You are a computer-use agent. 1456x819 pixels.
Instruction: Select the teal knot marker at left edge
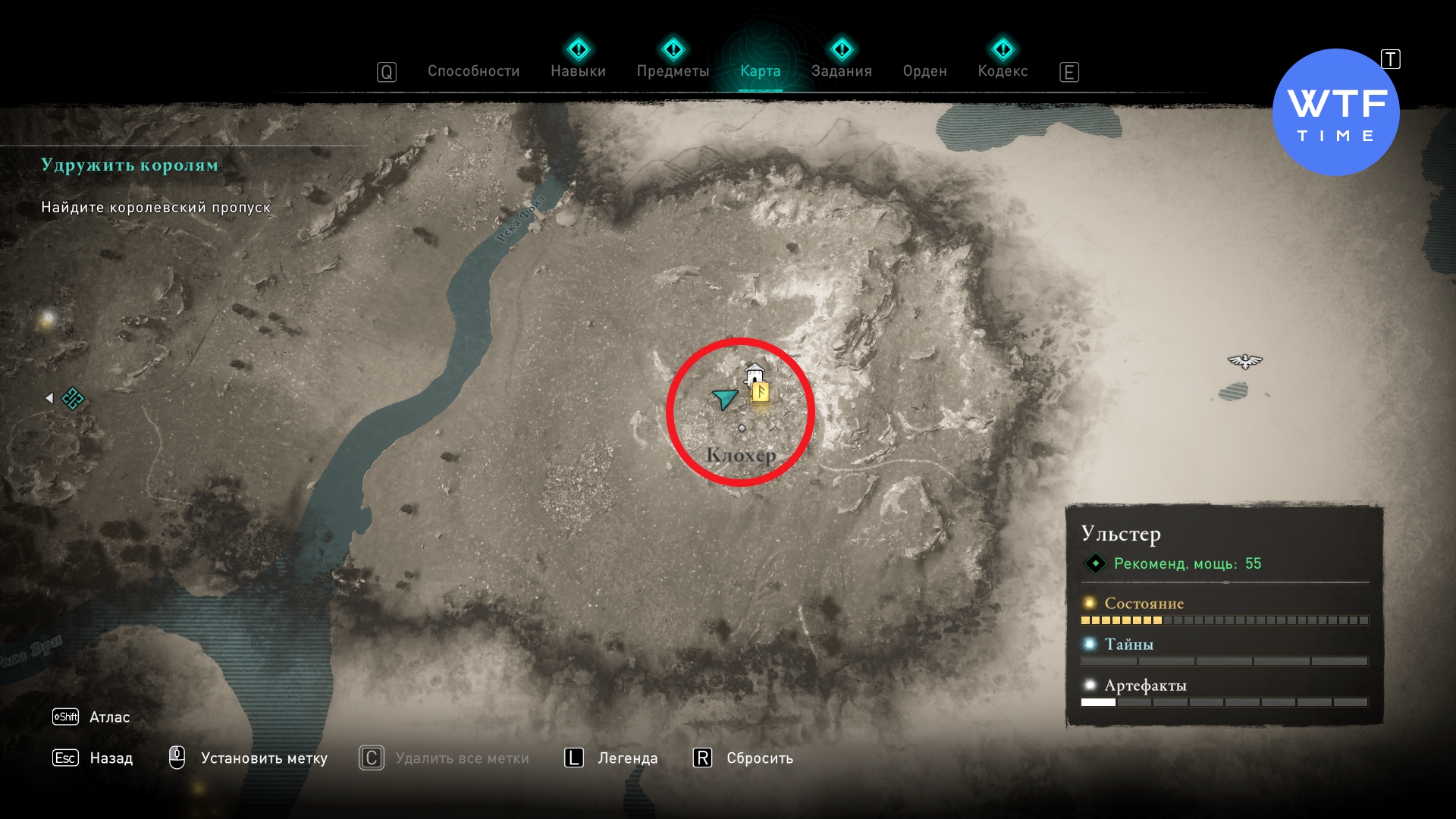click(x=73, y=398)
